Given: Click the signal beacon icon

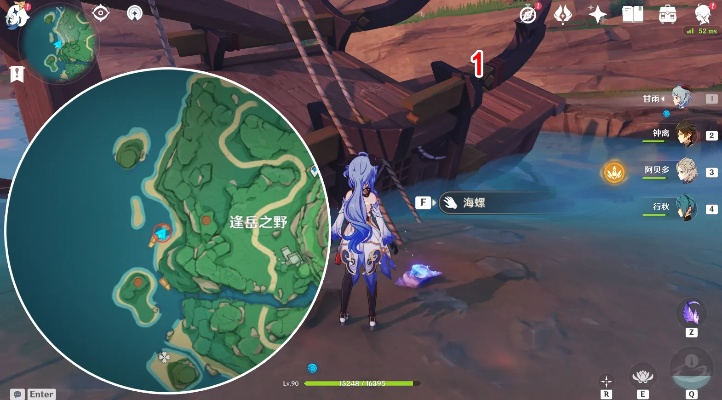Looking at the screenshot, I should (135, 13).
